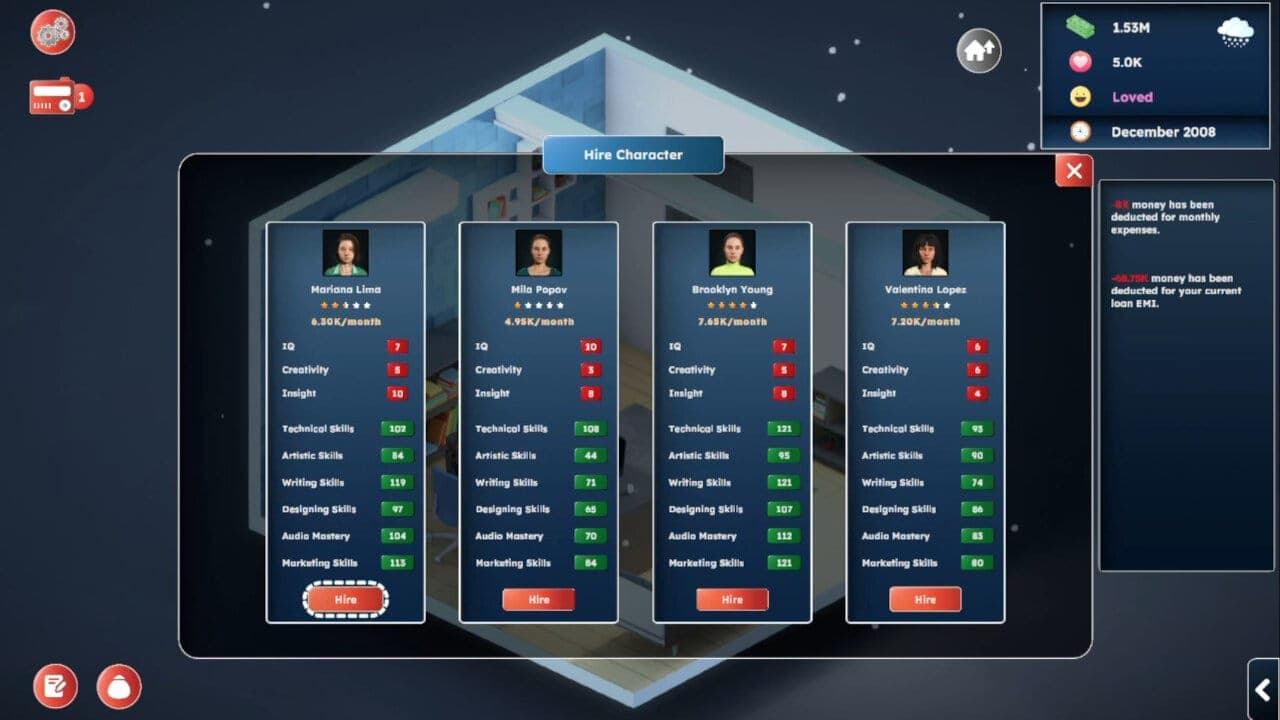Image resolution: width=1280 pixels, height=720 pixels.
Task: Close the Hire Character dialog
Action: pos(1073,170)
